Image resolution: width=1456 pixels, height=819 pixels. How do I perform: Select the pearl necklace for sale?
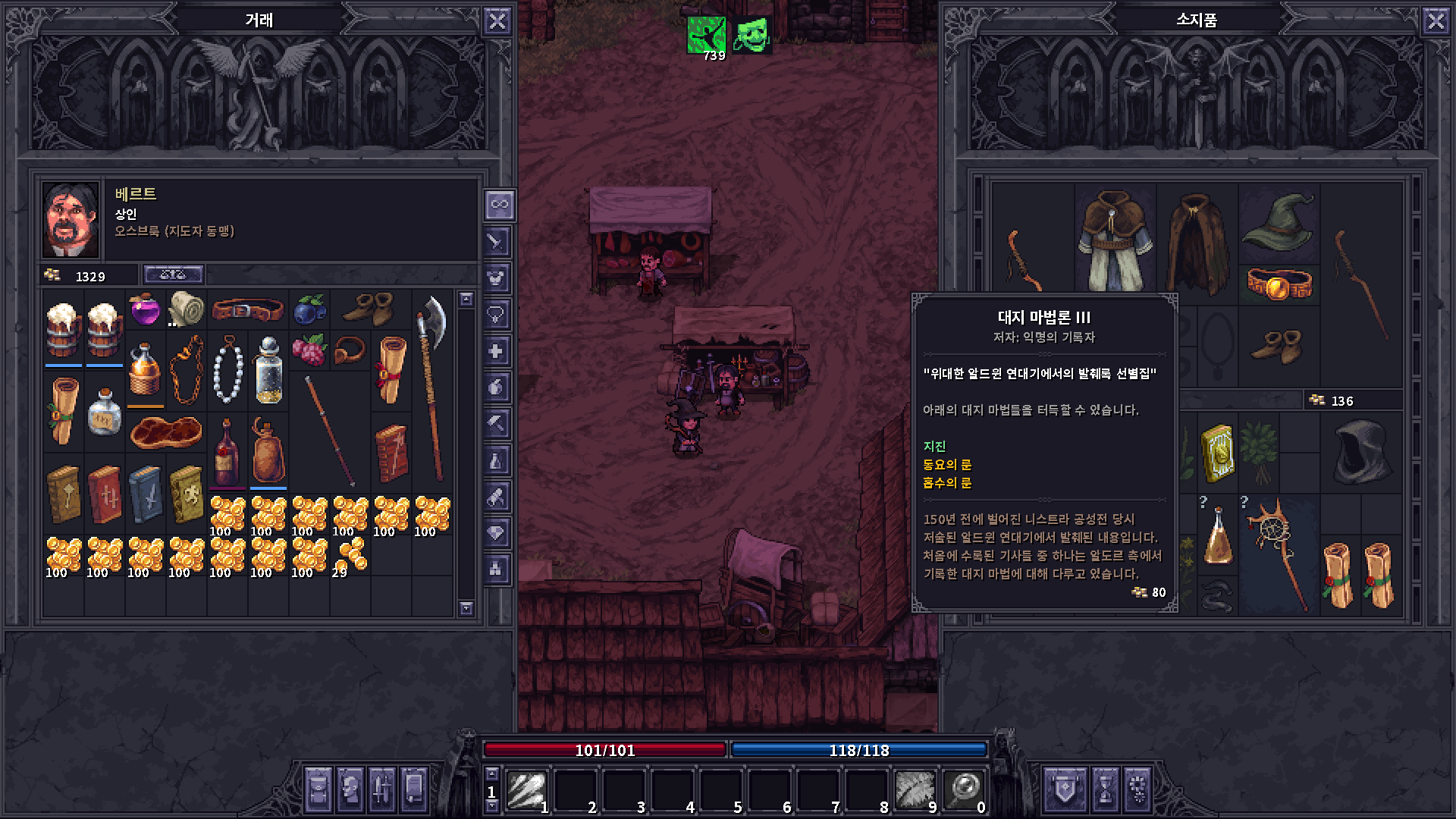[x=227, y=371]
